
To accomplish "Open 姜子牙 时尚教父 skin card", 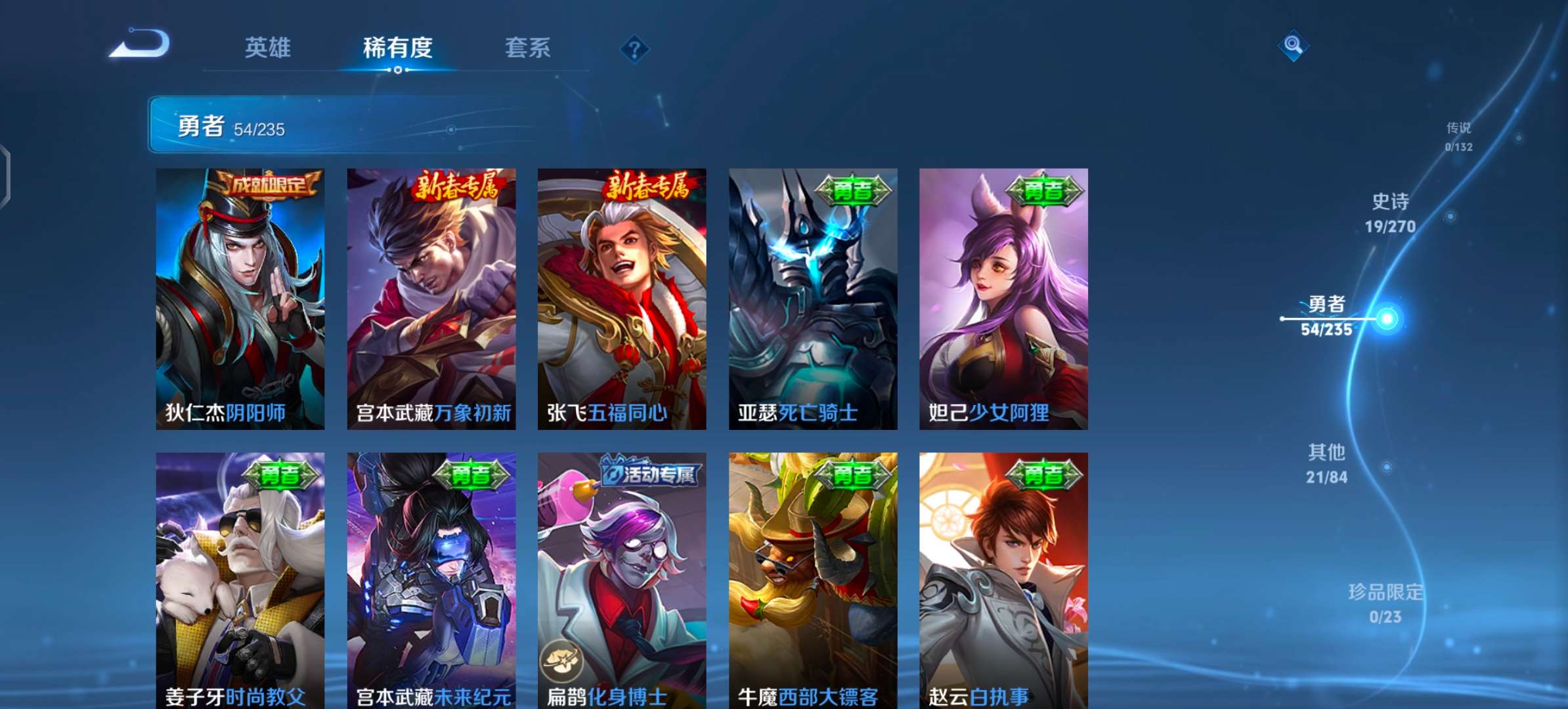I will tap(240, 581).
